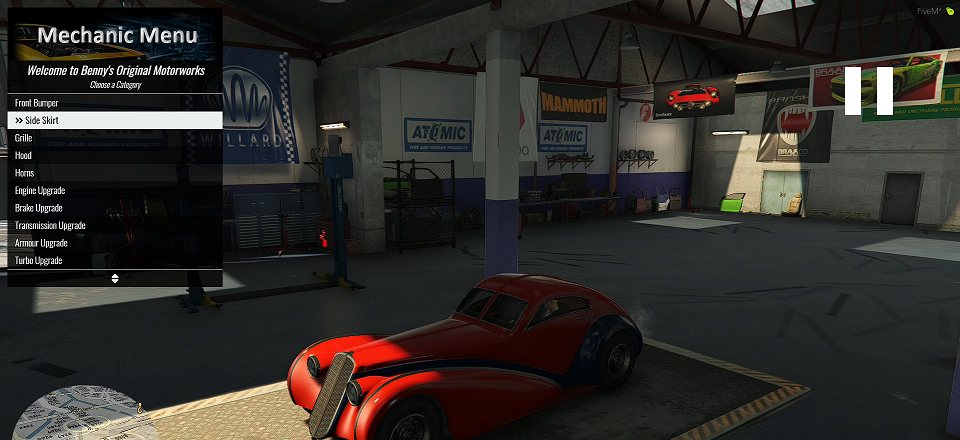Open the Horns category
Screen dimensions: 960x440
click(x=114, y=173)
